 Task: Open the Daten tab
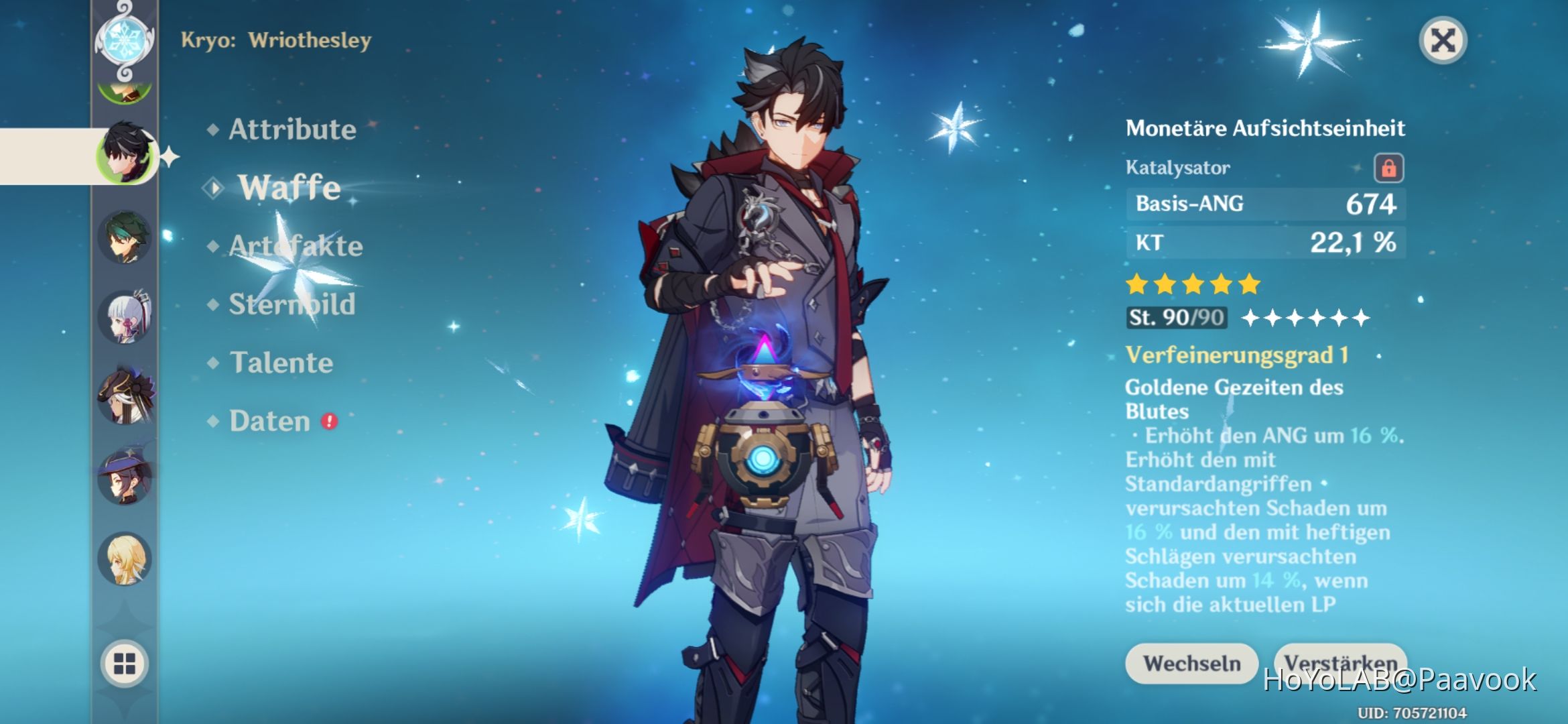271,420
